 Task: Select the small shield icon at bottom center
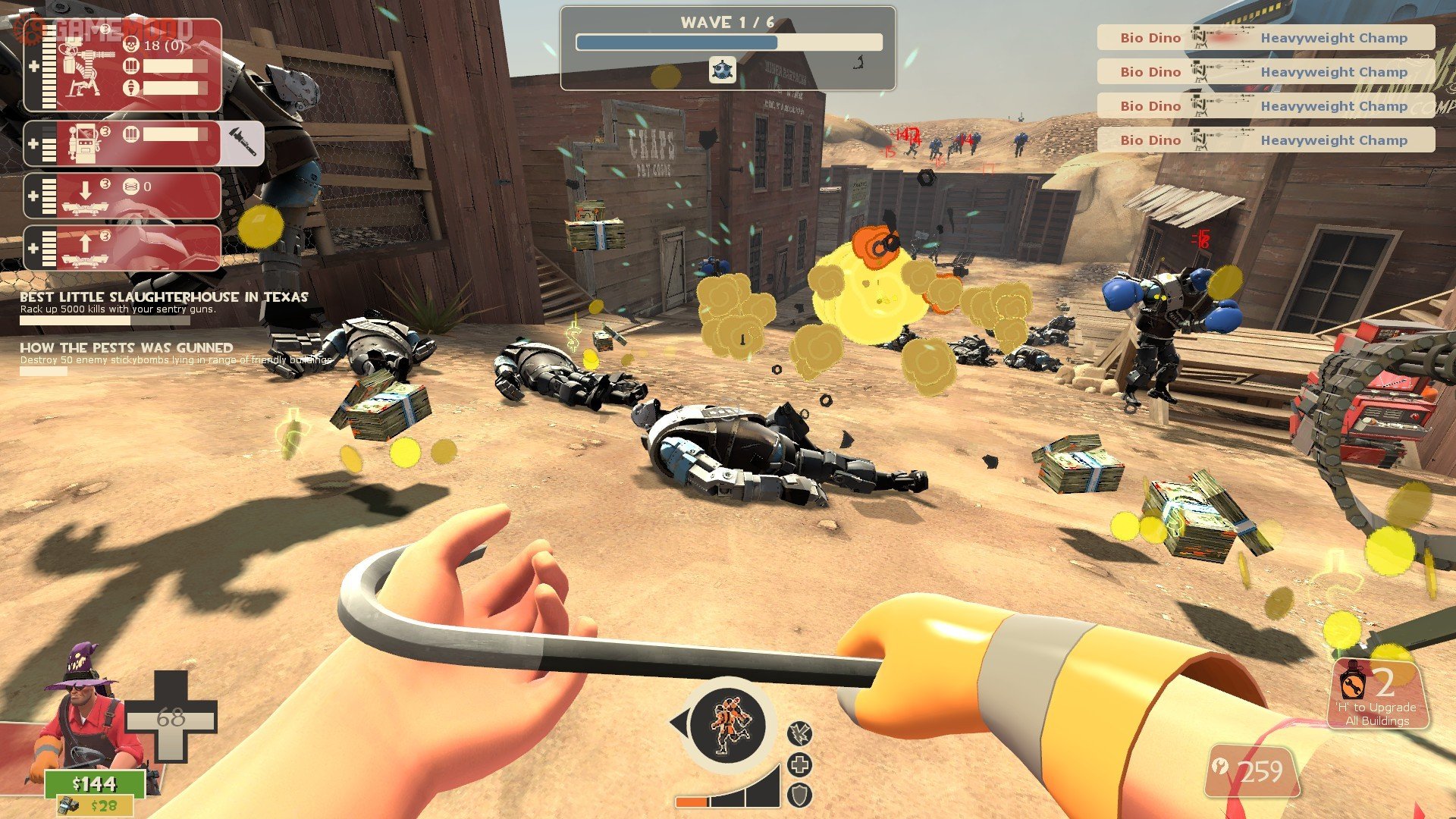point(799,795)
